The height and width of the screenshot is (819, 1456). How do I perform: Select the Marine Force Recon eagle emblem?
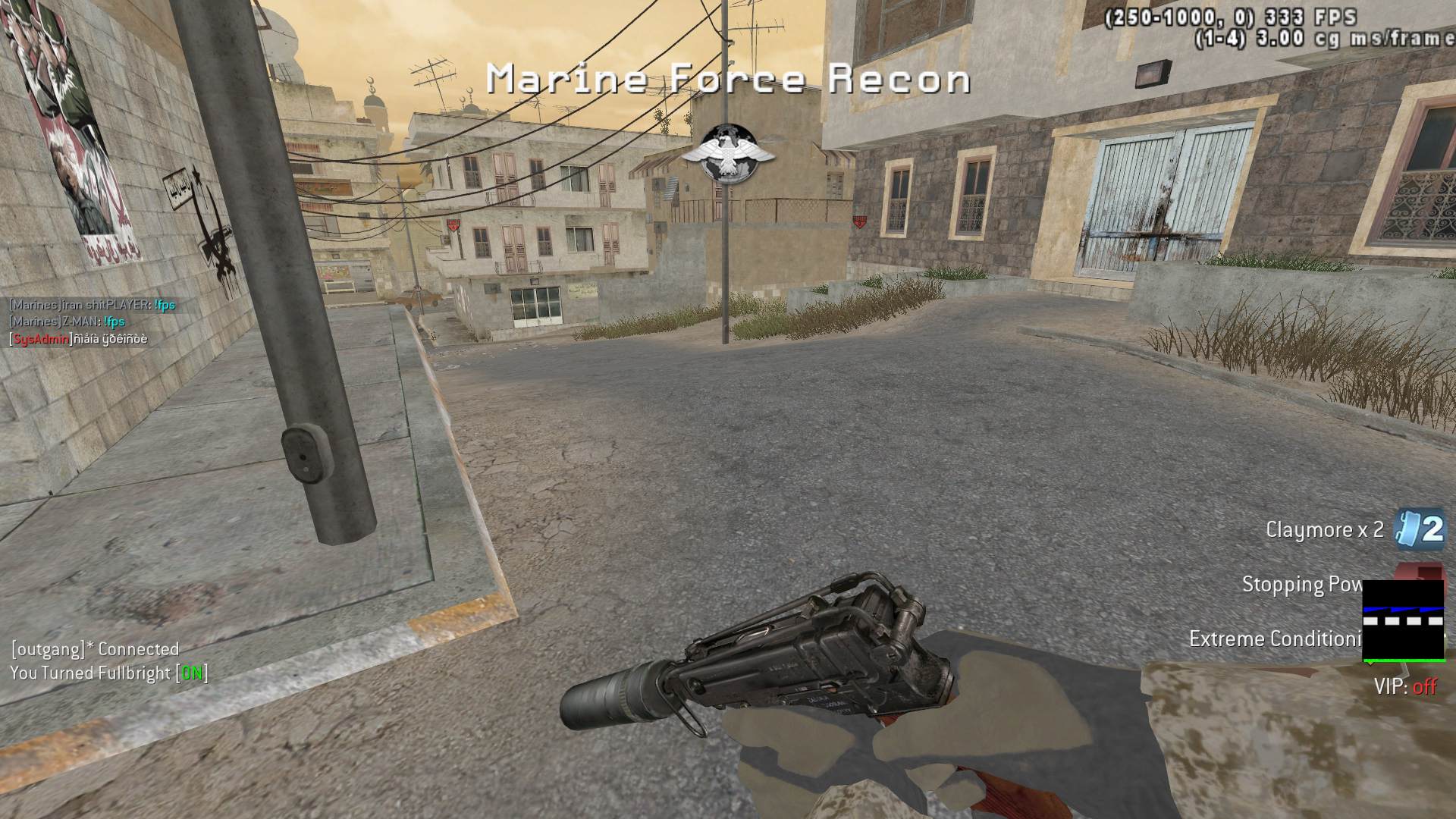click(x=727, y=154)
